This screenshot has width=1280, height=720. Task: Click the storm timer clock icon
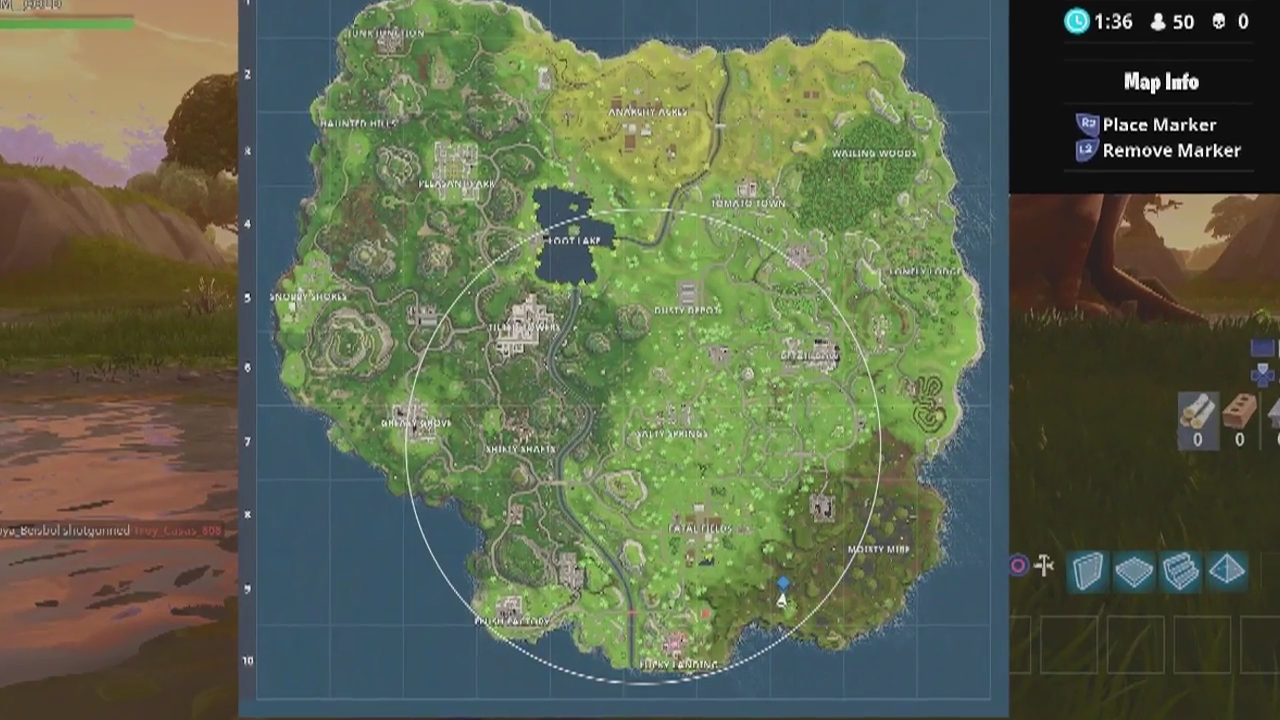(1075, 22)
